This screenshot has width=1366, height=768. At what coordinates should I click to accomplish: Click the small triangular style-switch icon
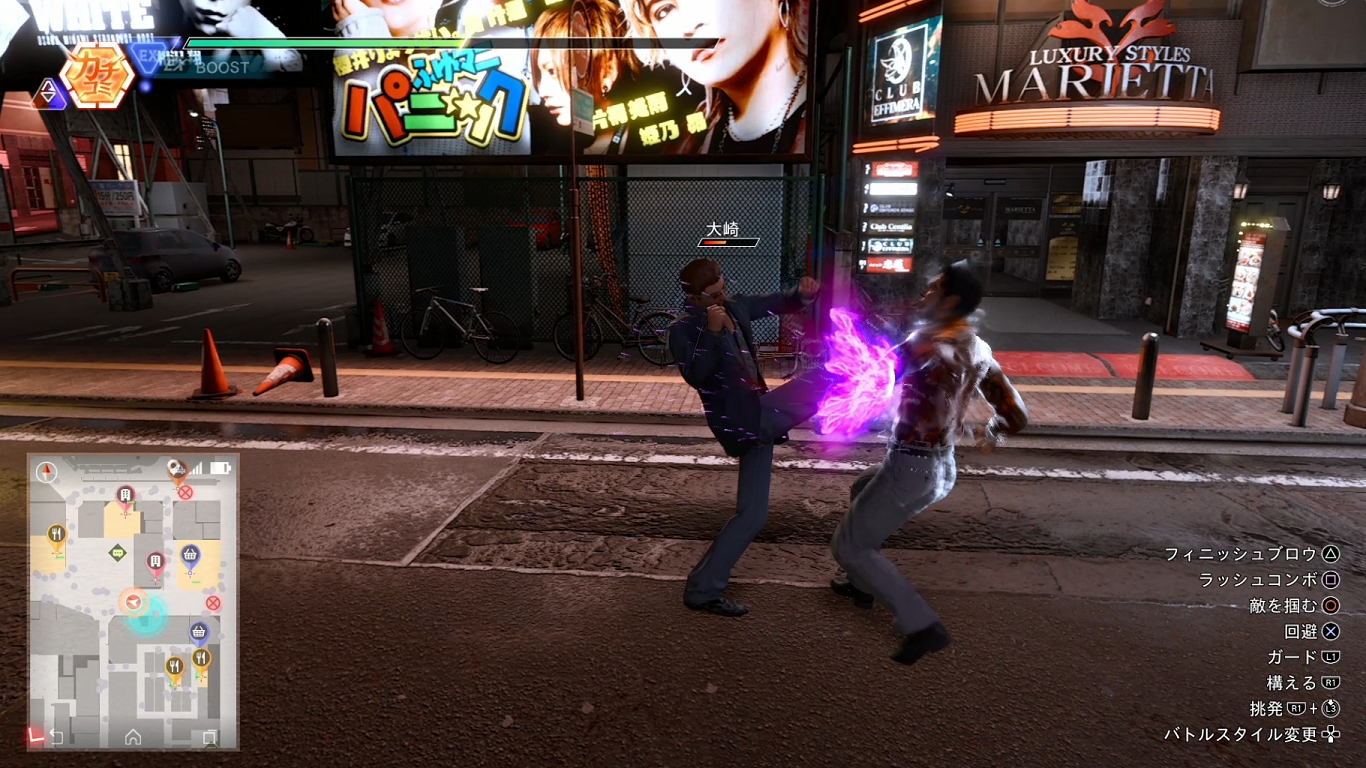(49, 94)
